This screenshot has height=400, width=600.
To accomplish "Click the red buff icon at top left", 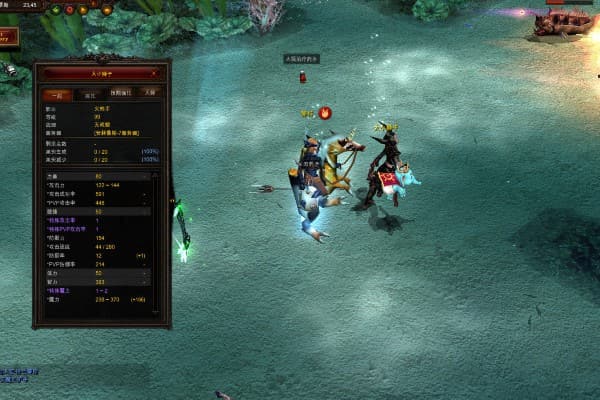I will click(x=70, y=9).
